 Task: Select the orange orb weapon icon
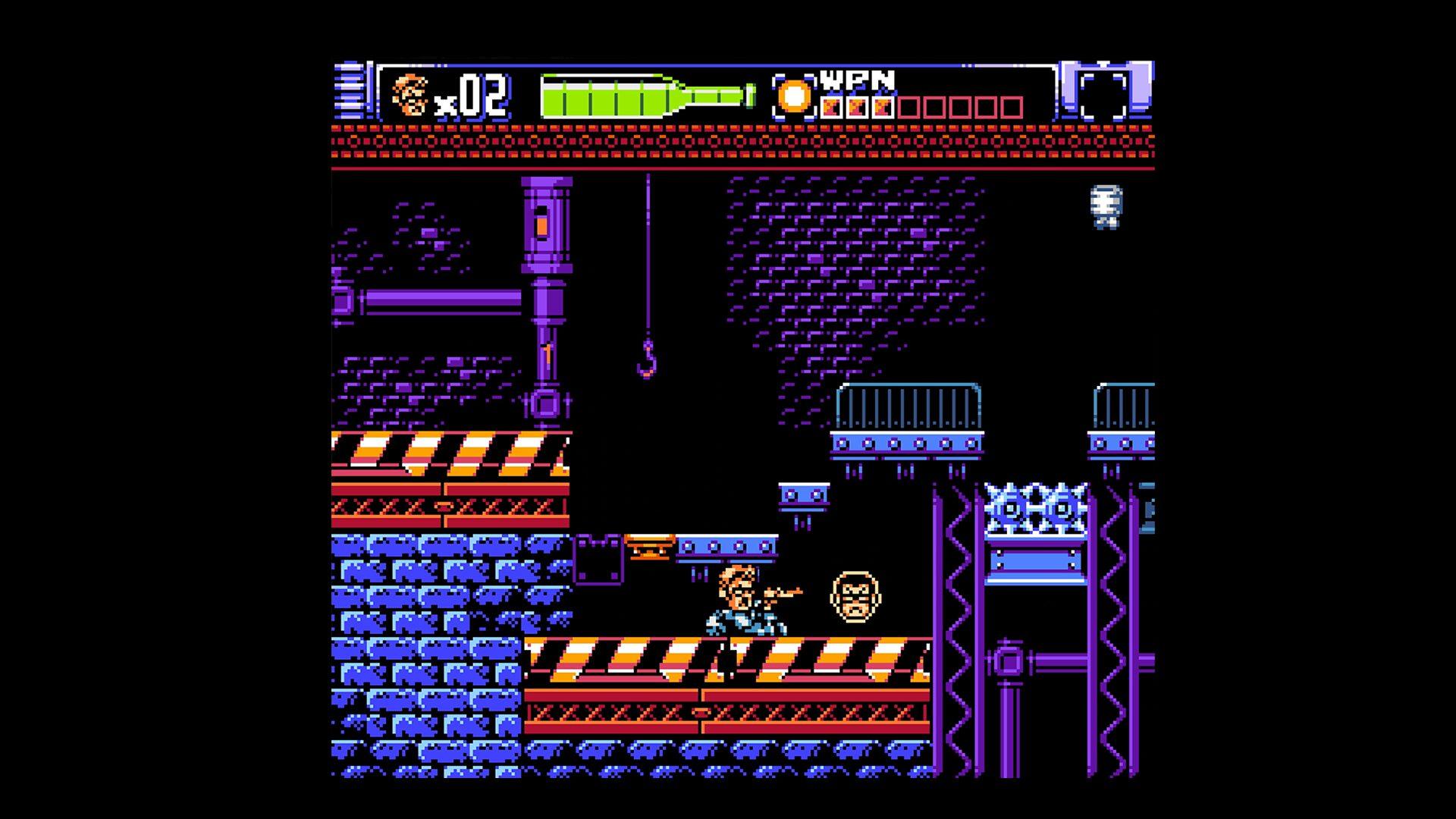point(794,98)
